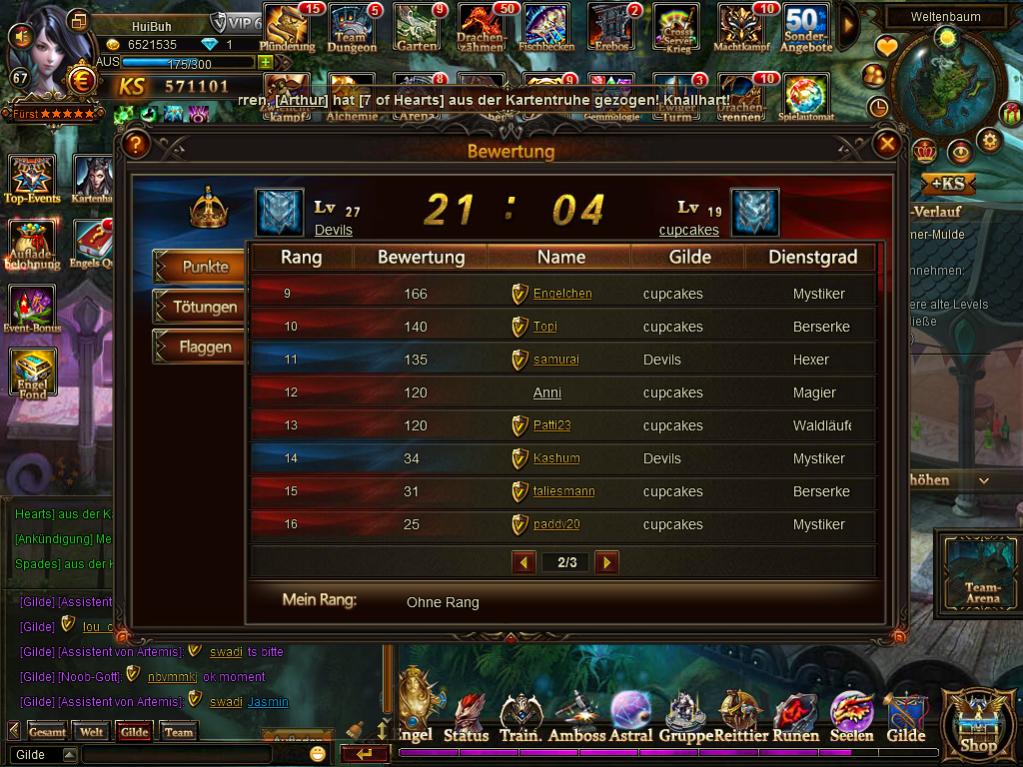Open the Sonder-Angebote offers
This screenshot has width=1023, height=767.
click(x=806, y=28)
